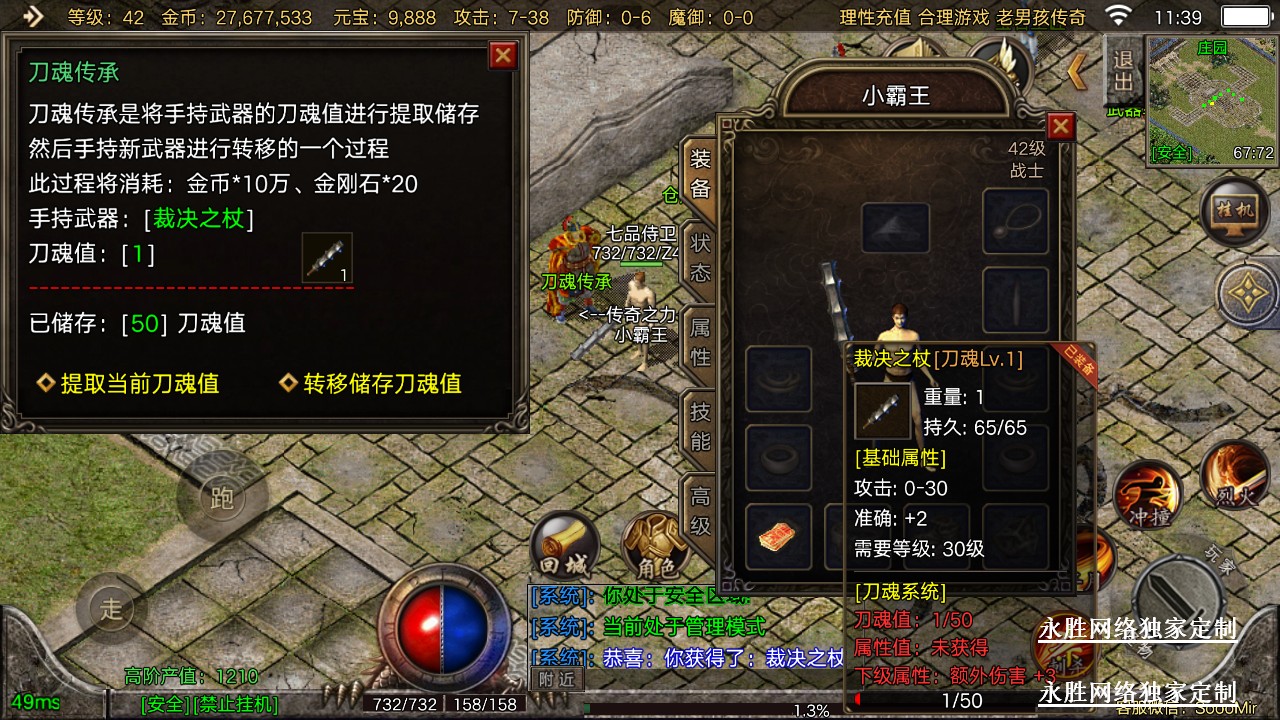Screen dimensions: 1280x720
Task: Open the 附近 chat channel button
Action: (x=555, y=678)
